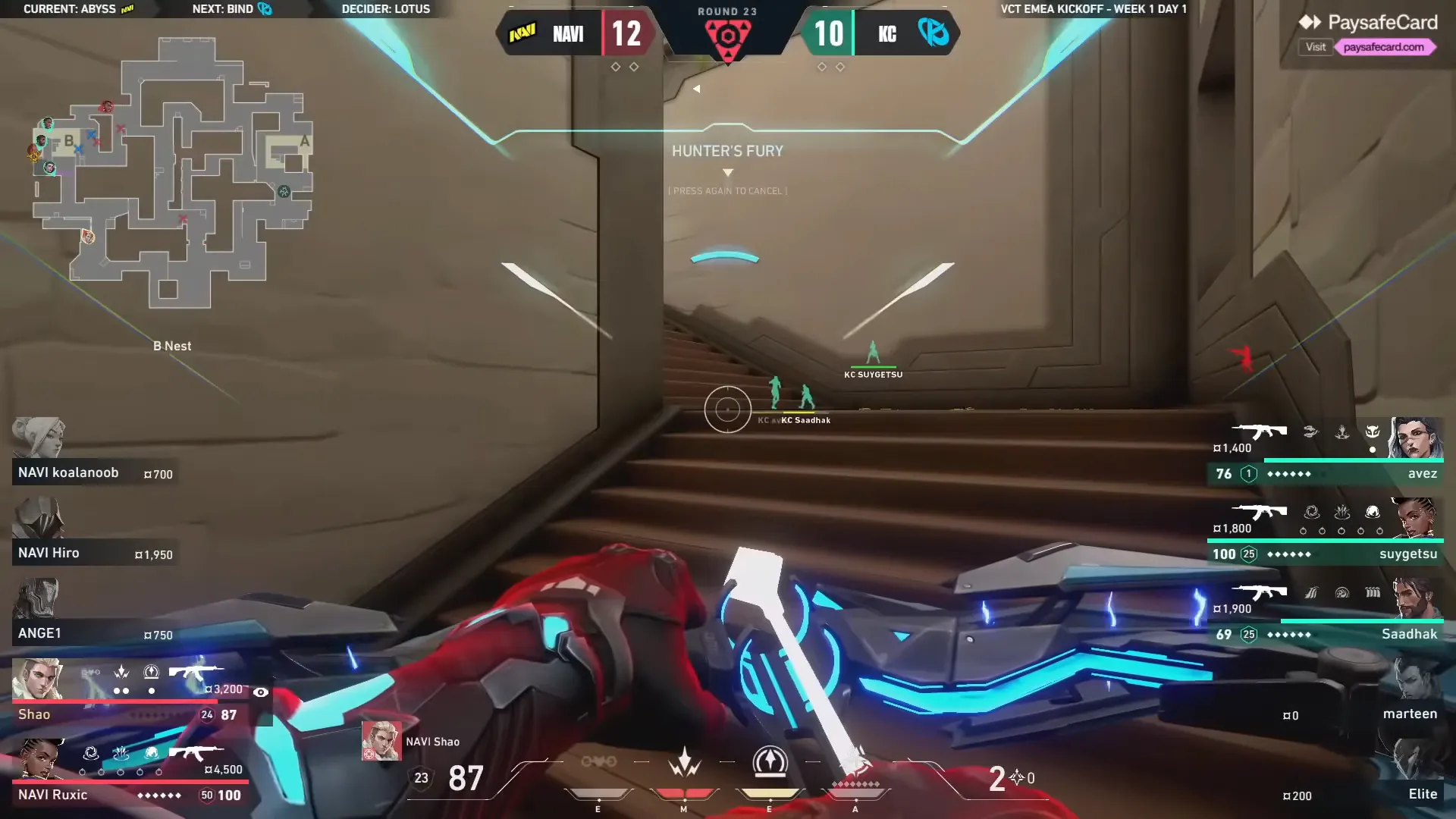The image size is (1456, 819).
Task: Activate the Owl Drone ability icon
Action: pyautogui.click(x=598, y=761)
